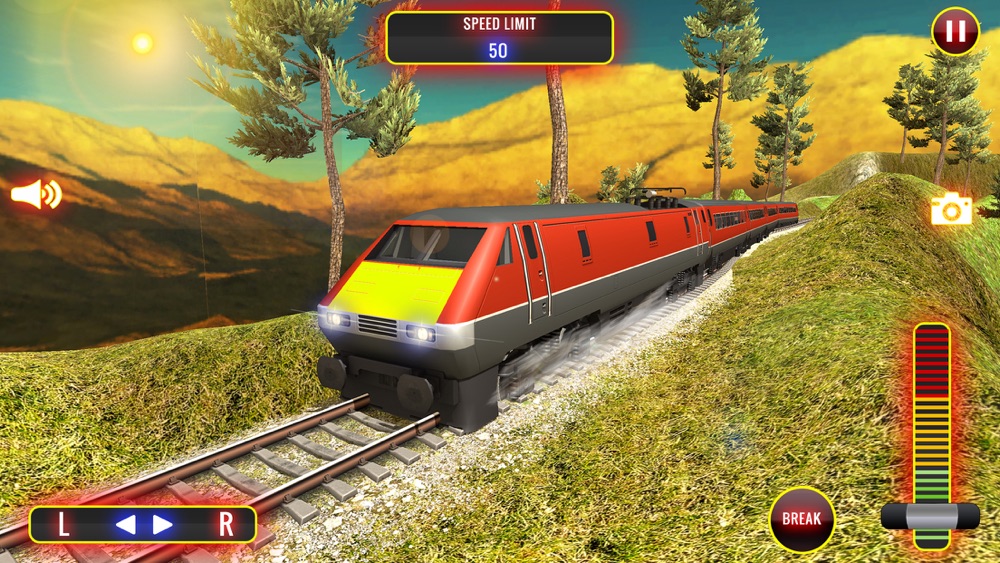Click the throttle slider handle
Viewport: 1000px width, 563px height.
[930, 516]
